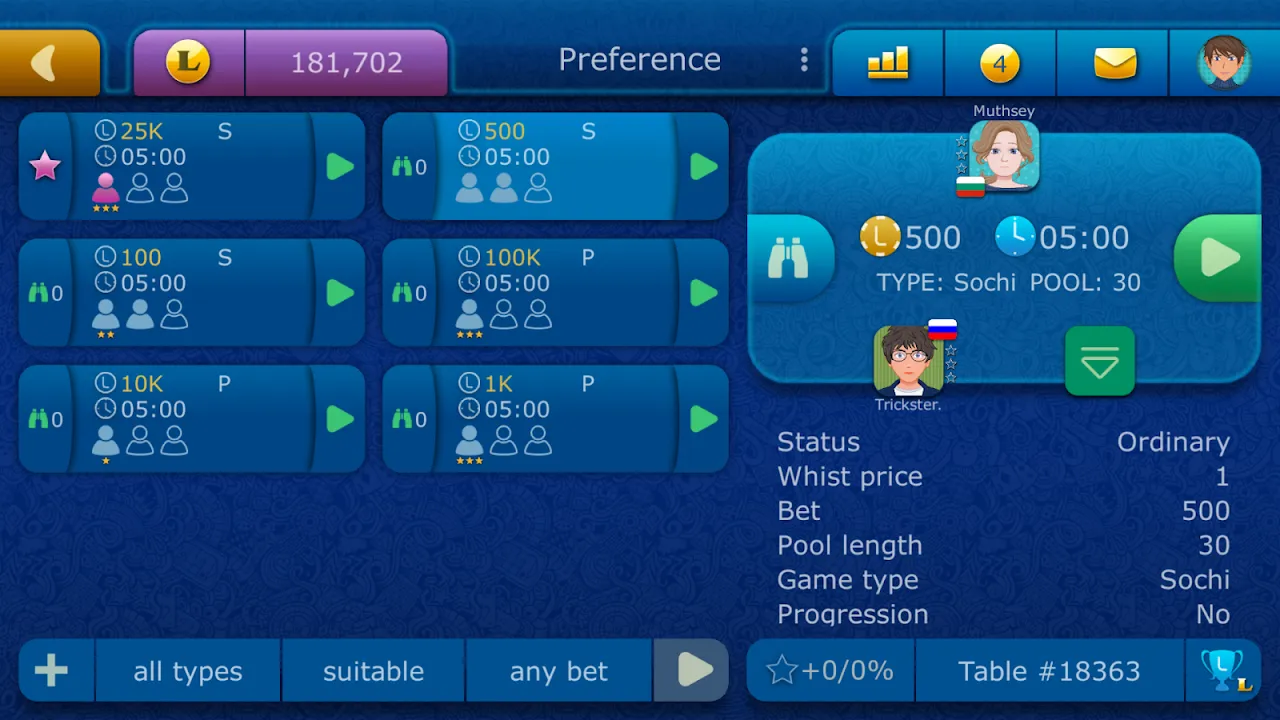Open the all types game filter

pyautogui.click(x=187, y=671)
